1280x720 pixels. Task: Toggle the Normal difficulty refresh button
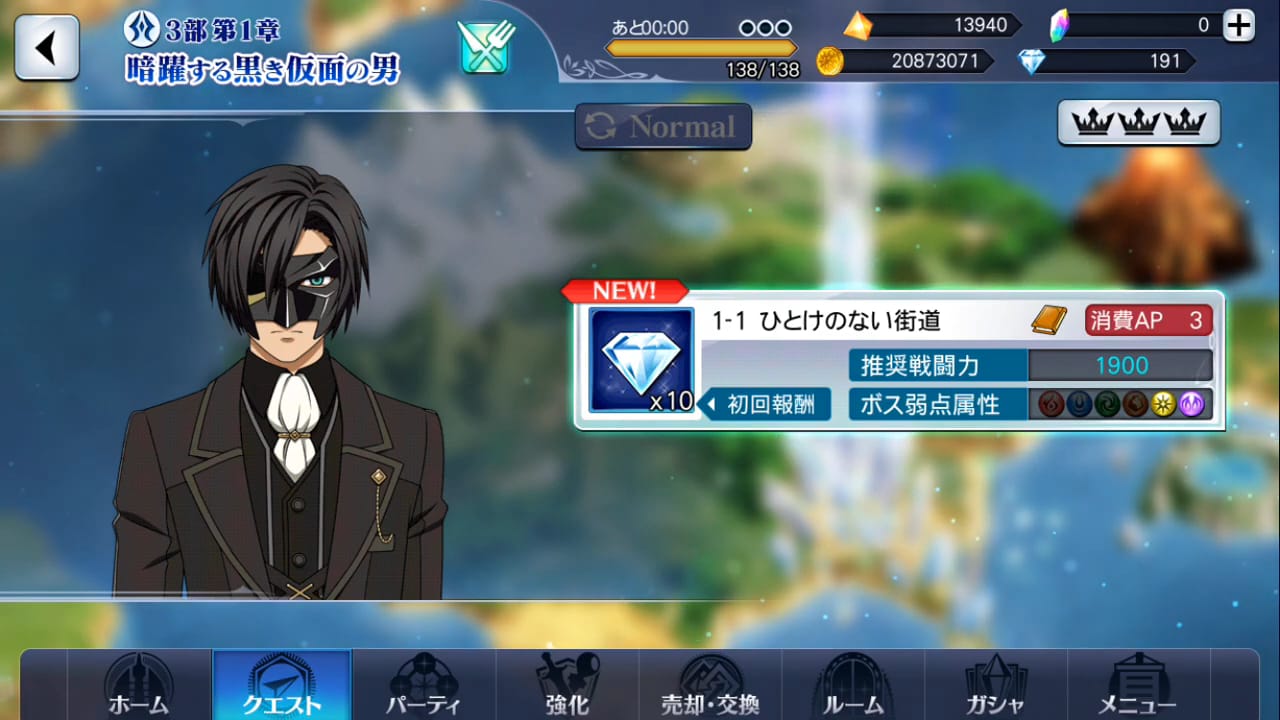663,126
